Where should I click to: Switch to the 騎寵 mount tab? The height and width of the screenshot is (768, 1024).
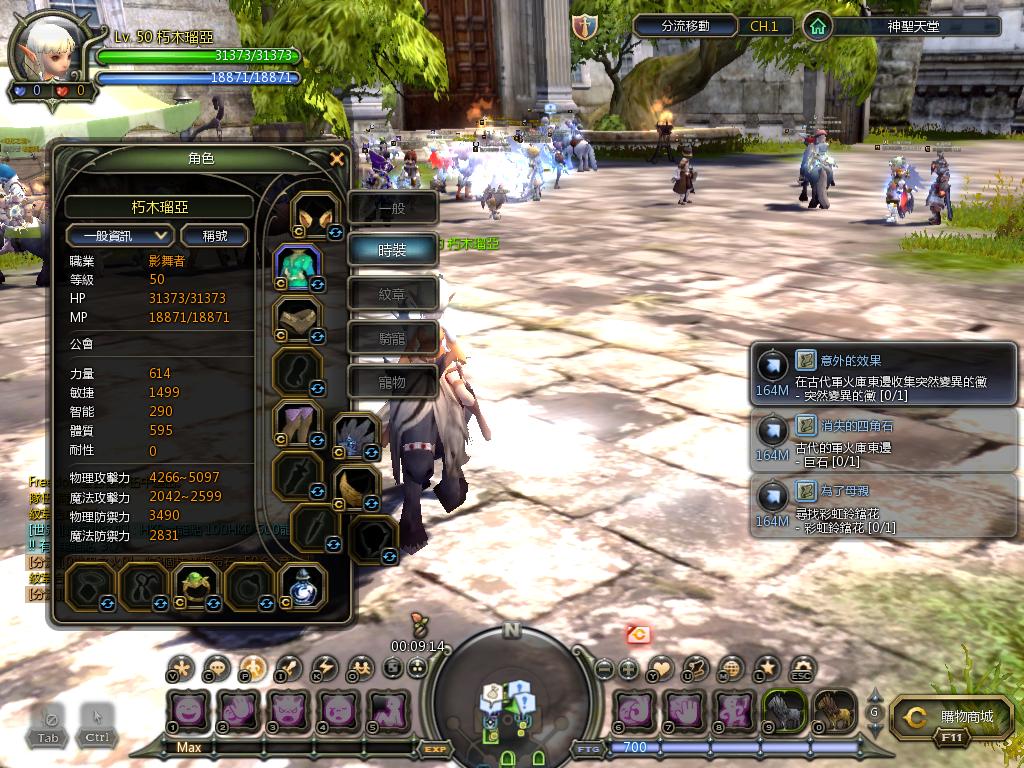pos(392,338)
